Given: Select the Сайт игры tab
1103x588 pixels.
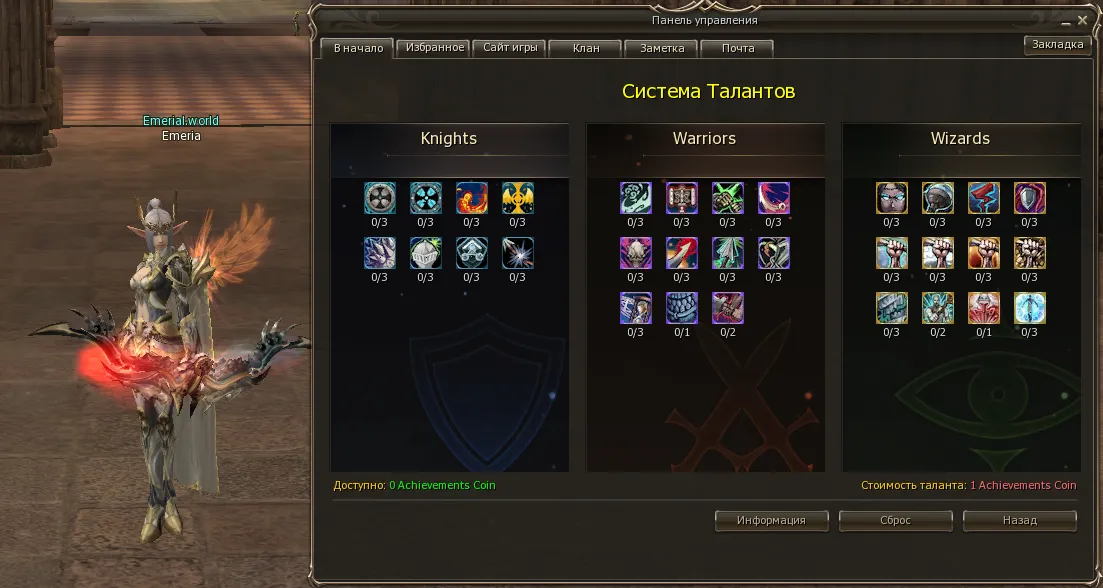Looking at the screenshot, I should [x=511, y=47].
